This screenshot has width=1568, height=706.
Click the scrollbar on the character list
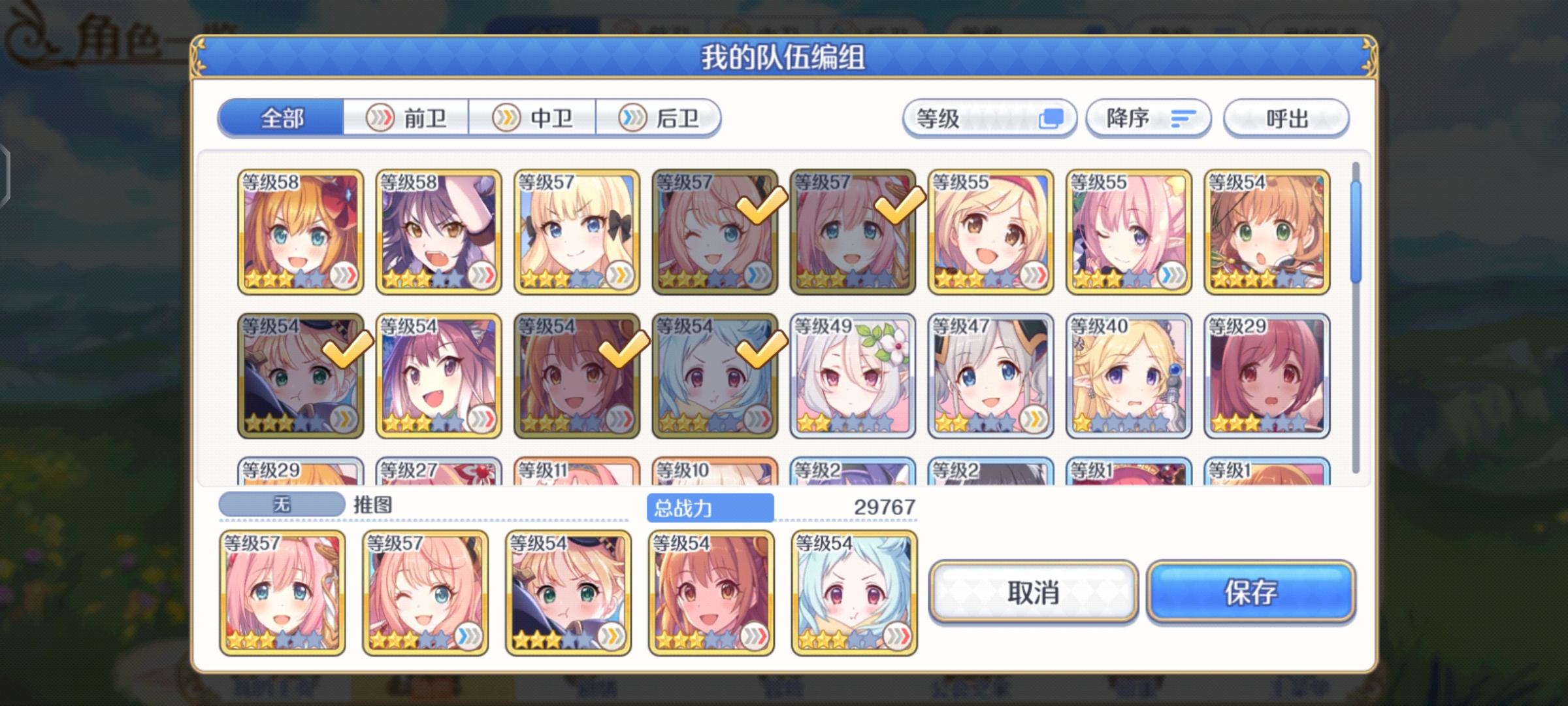coord(1356,229)
